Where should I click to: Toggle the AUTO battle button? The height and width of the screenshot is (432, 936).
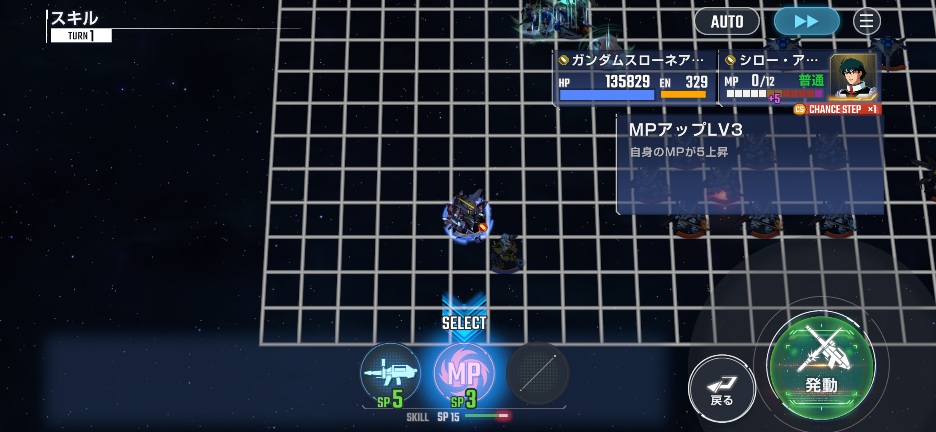pos(727,21)
